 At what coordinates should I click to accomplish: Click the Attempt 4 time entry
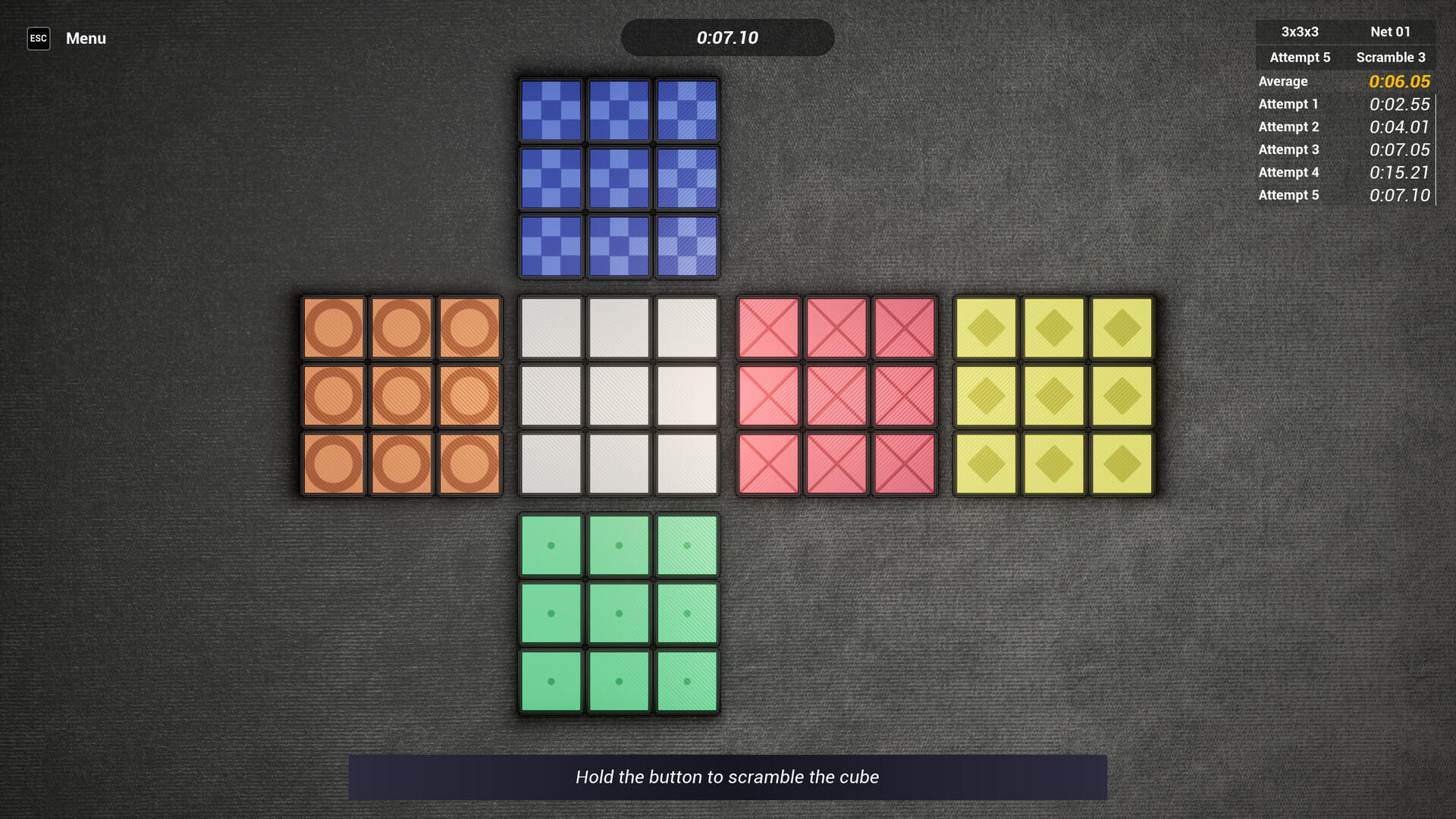1399,172
